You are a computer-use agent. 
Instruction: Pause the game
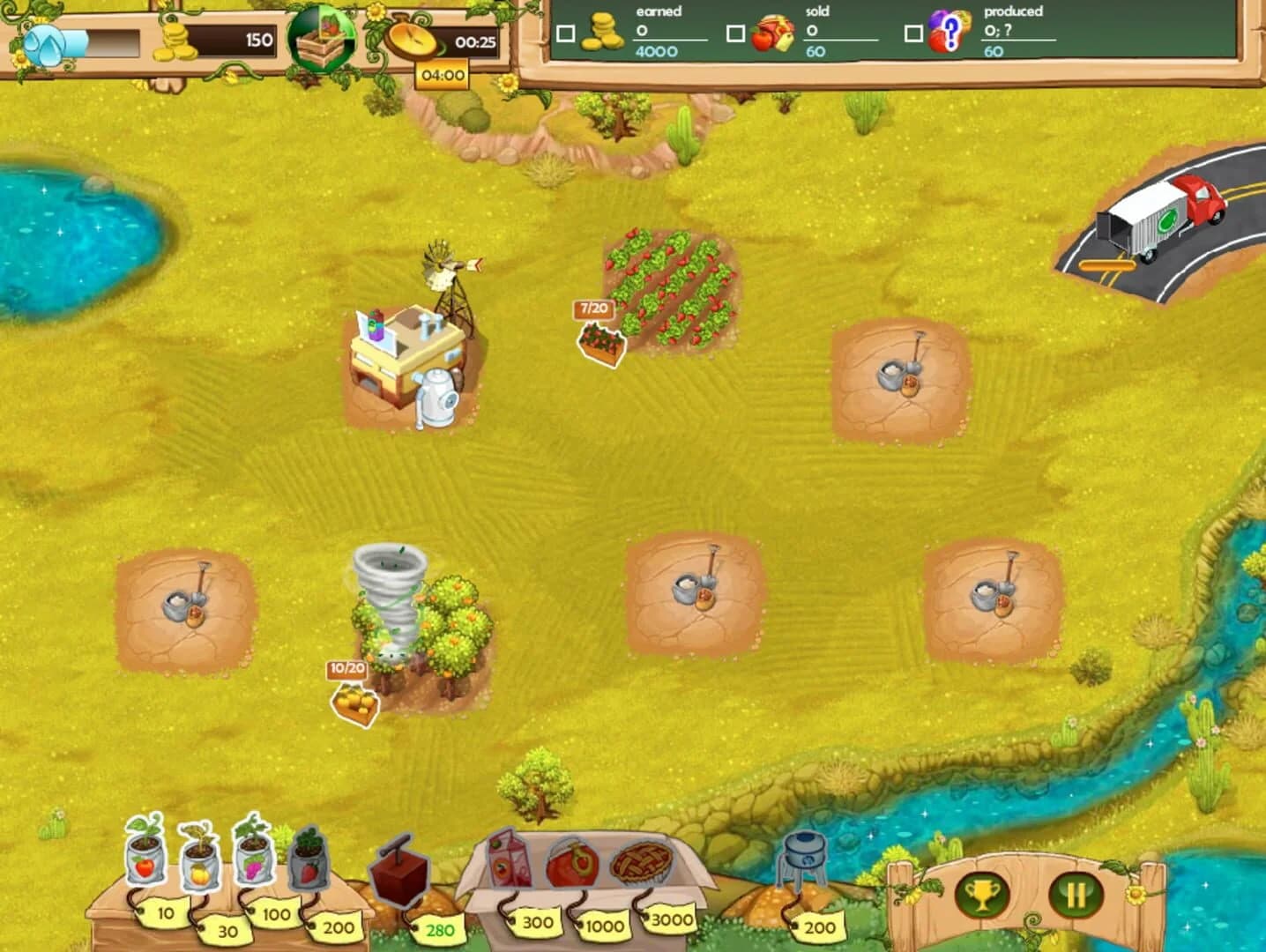point(1076,895)
